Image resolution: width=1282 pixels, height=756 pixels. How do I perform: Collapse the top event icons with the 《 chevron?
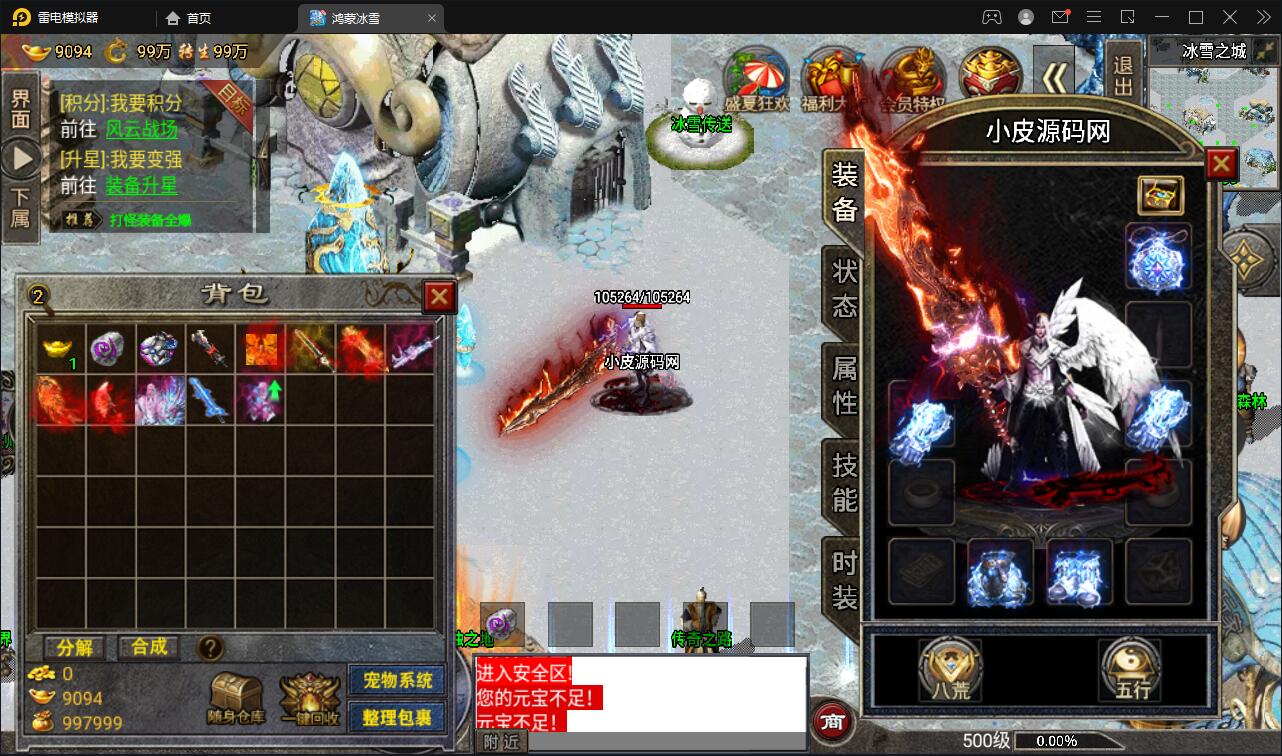click(x=1056, y=75)
